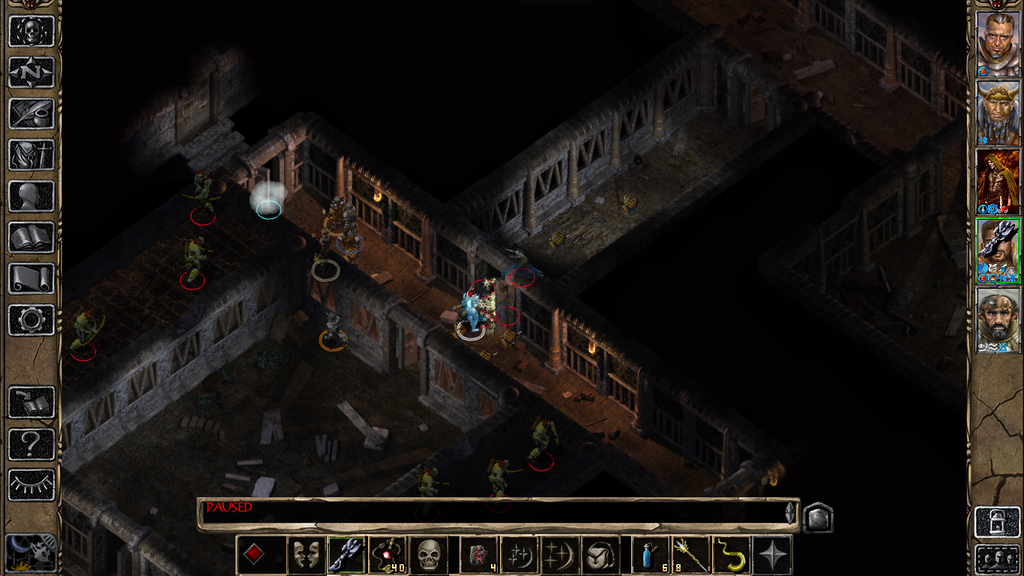Viewport: 1024px width, 576px height.
Task: Use the blue potion quick item
Action: point(651,555)
